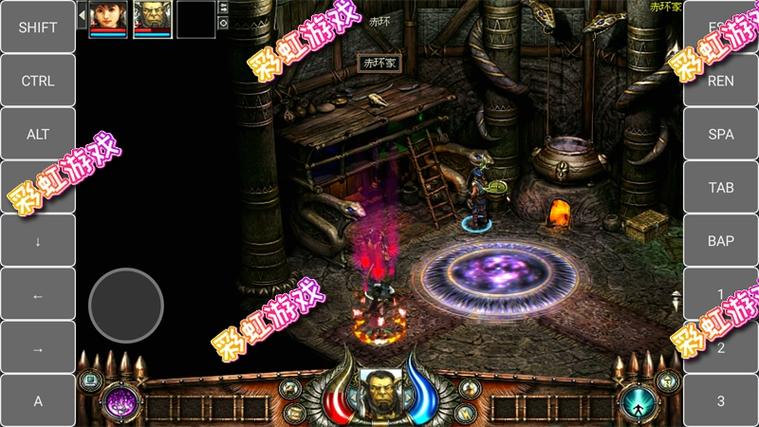Select the orc warrior party portrait
The width and height of the screenshot is (759, 427).
152,17
